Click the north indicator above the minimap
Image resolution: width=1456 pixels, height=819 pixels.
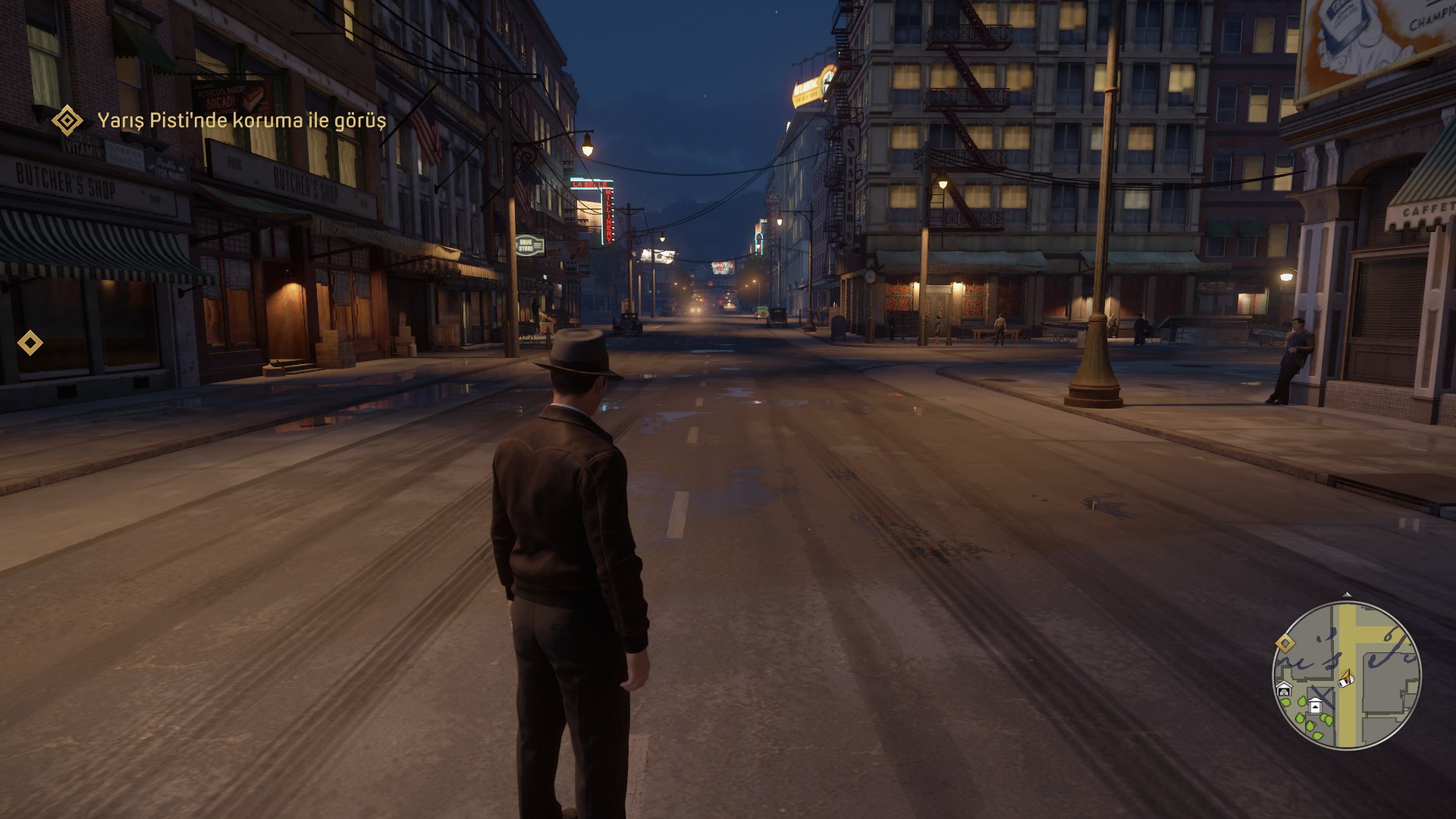(1347, 595)
